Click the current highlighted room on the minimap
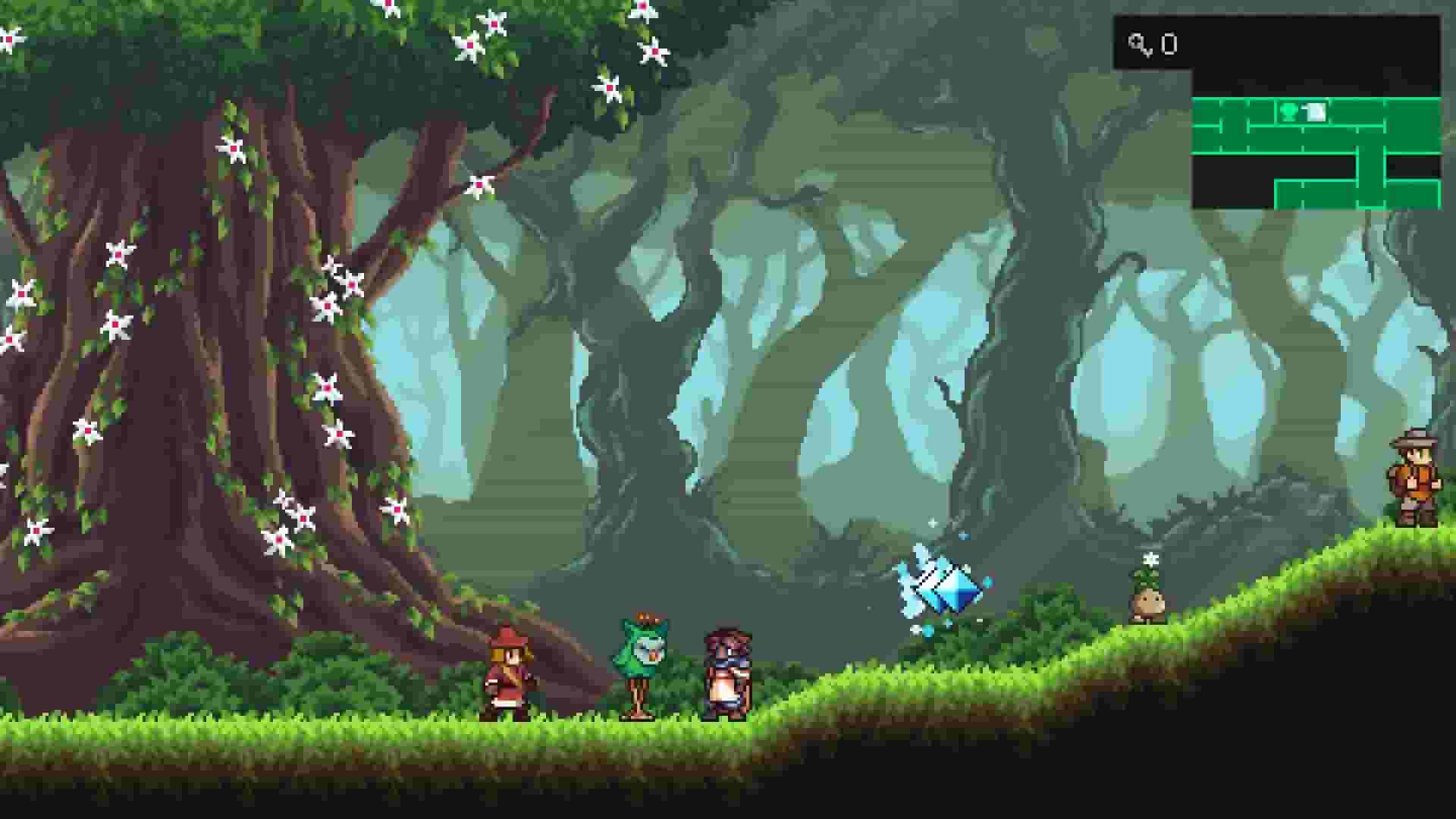The height and width of the screenshot is (819, 1456). [1303, 111]
